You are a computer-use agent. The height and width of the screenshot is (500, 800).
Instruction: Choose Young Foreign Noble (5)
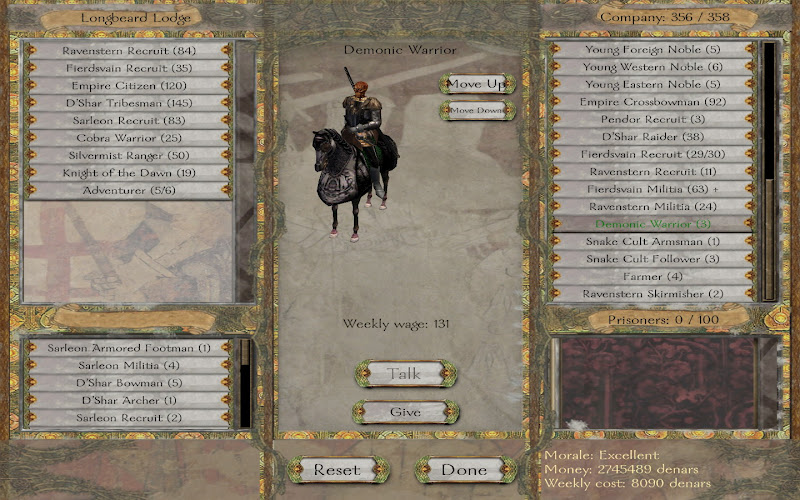655,49
